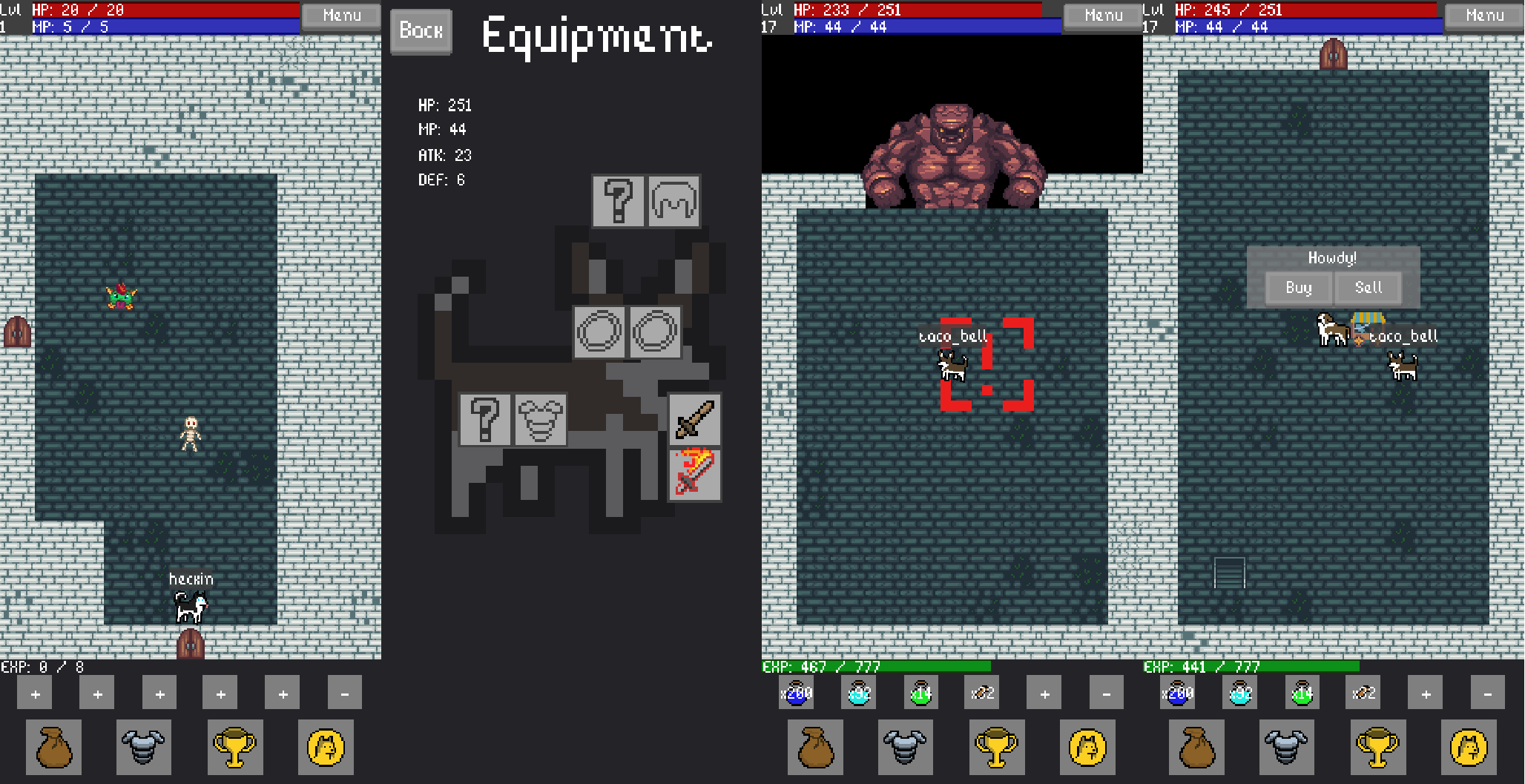Select the flaming sword equipment slot
Screen dimensions: 1525x784
point(695,474)
